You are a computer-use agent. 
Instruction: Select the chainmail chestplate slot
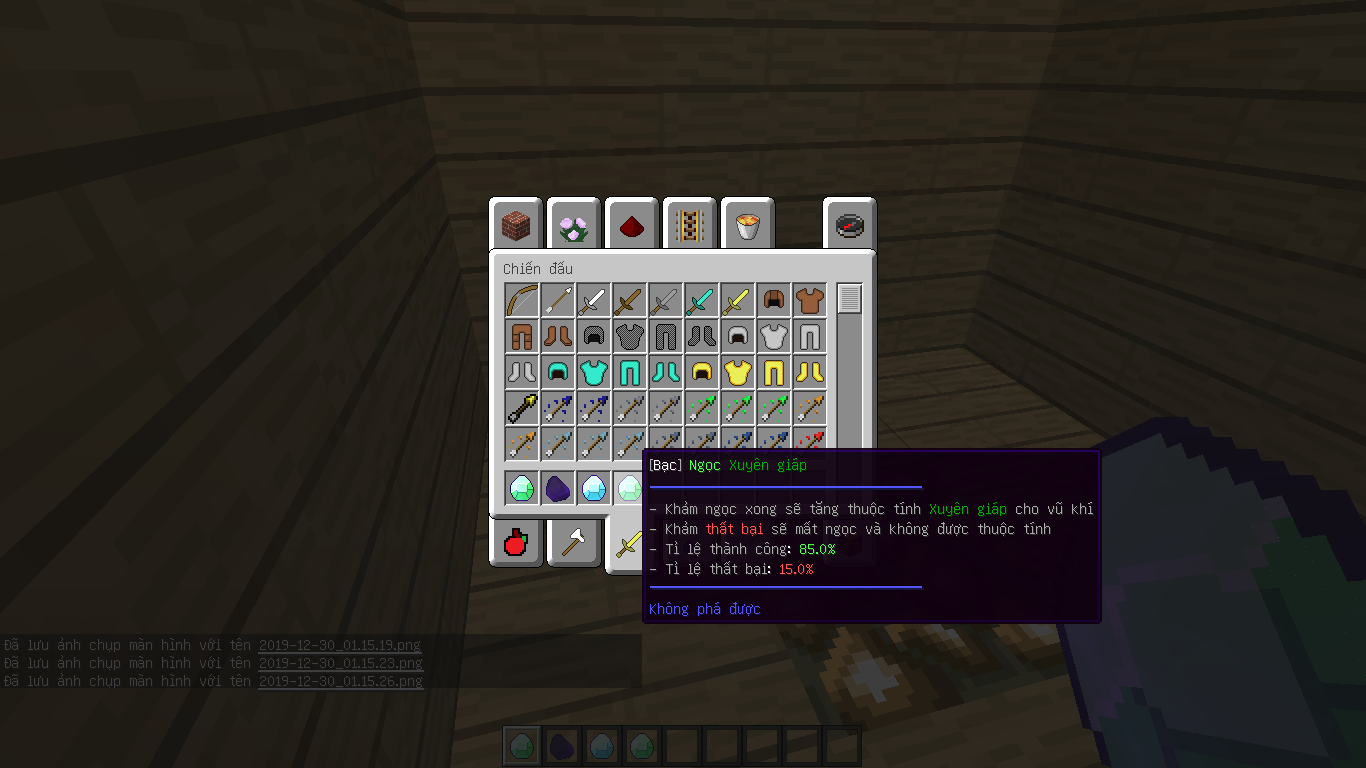(629, 335)
